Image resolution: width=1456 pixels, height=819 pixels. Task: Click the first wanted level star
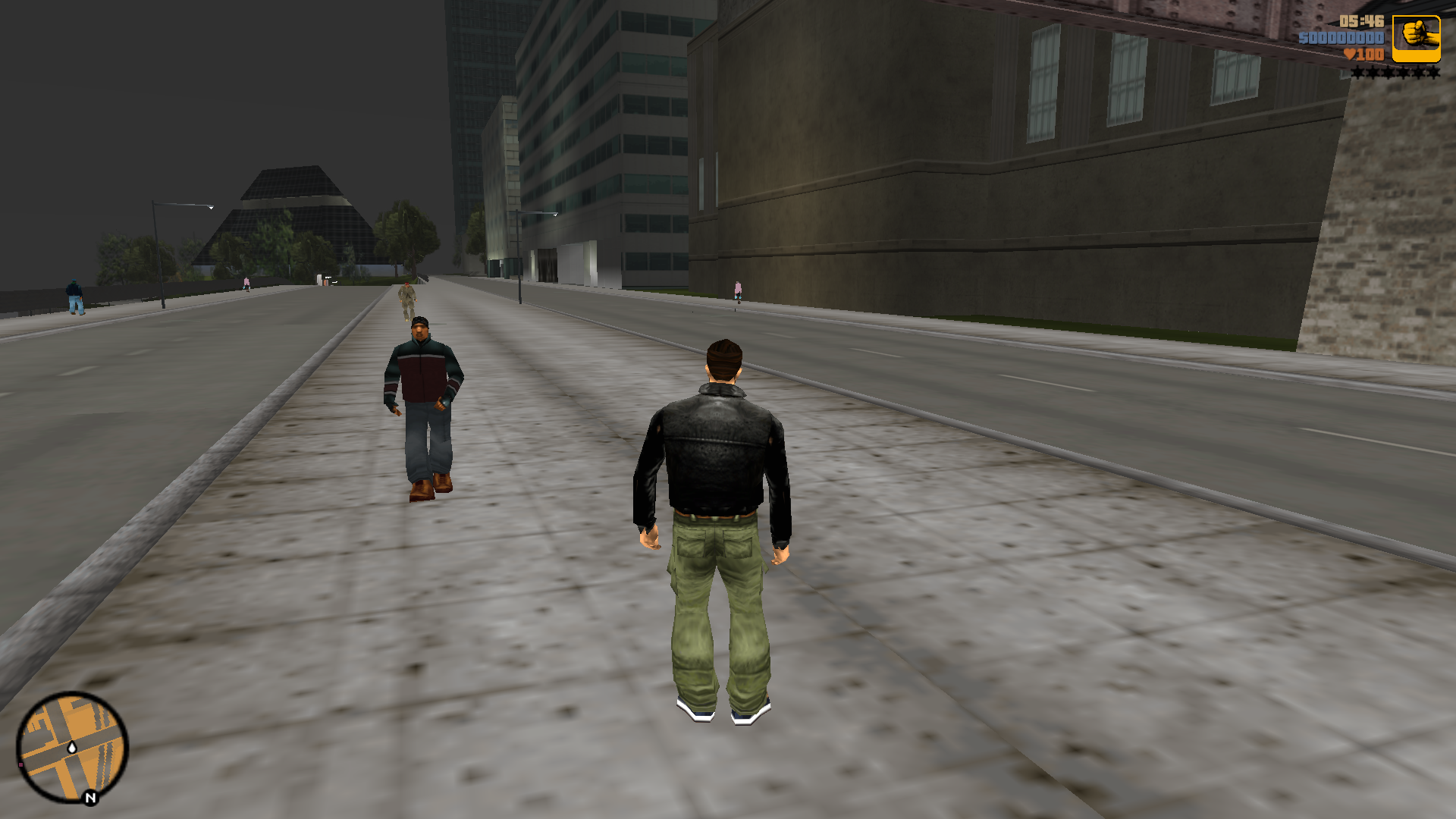point(1357,74)
